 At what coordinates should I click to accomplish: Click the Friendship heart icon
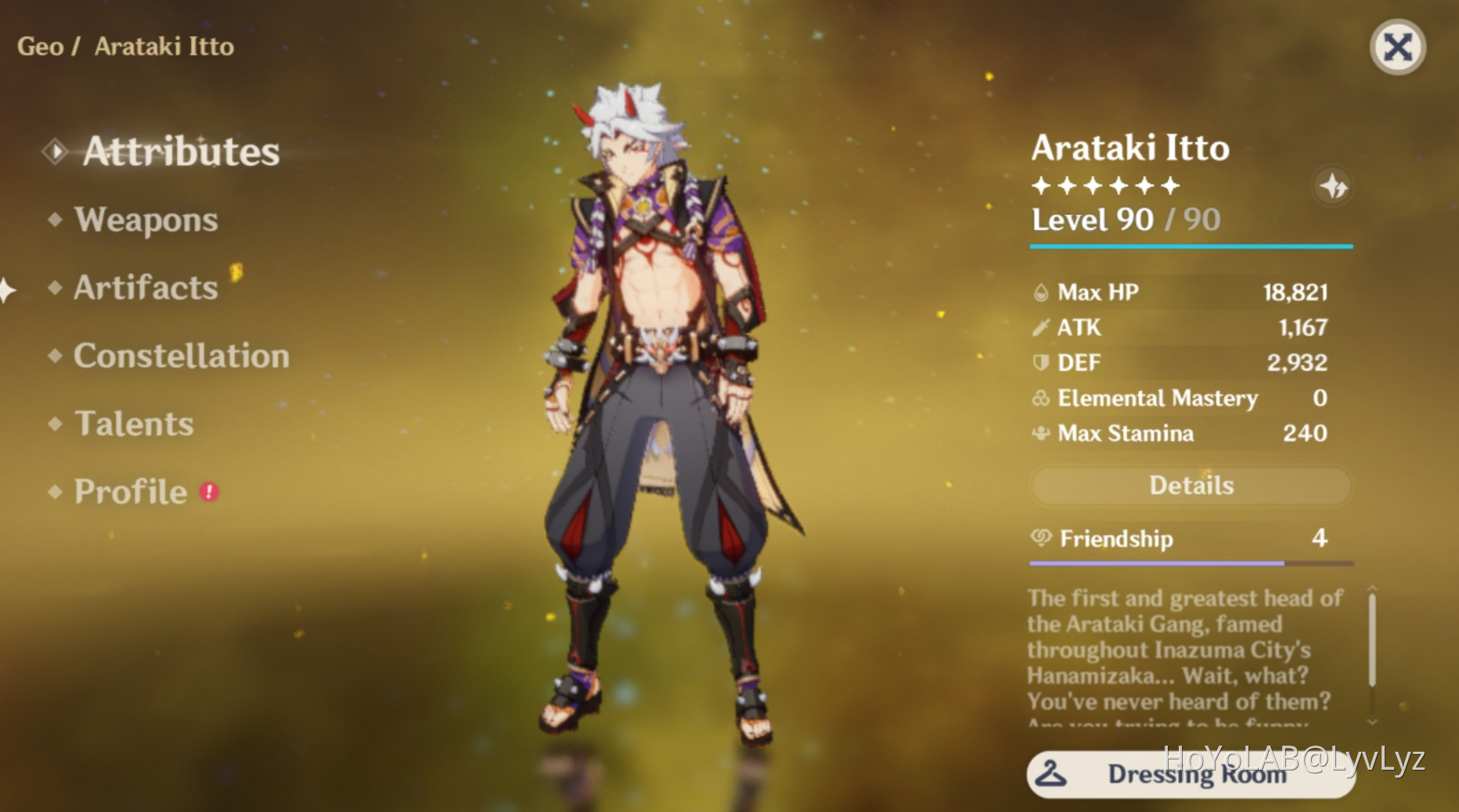(1039, 539)
